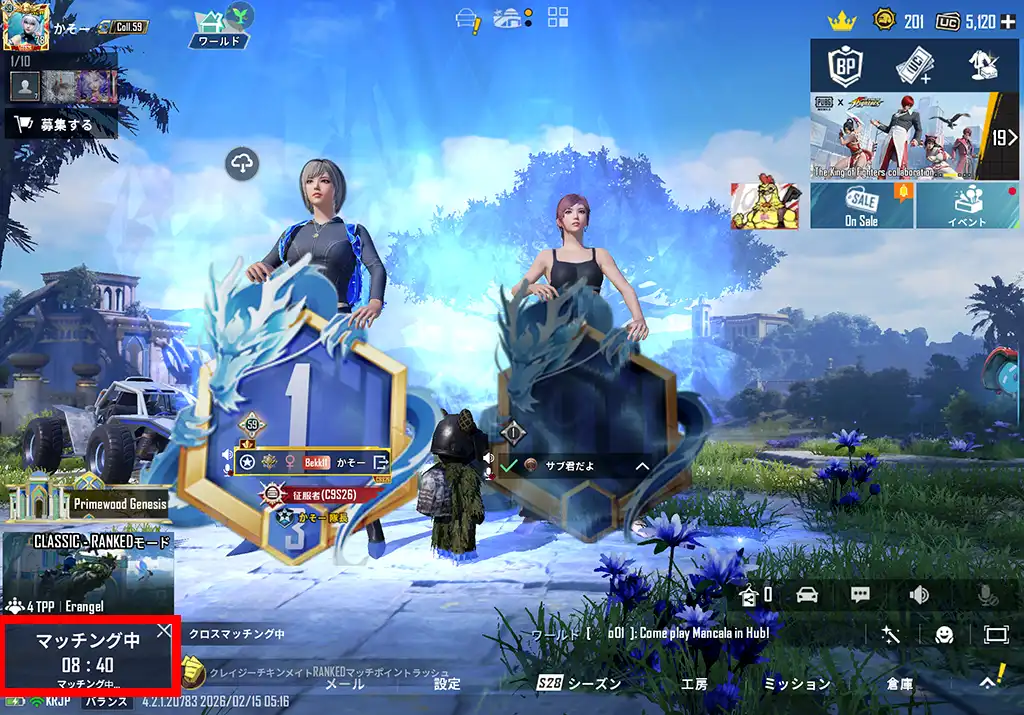Open 設定 settings

447,684
